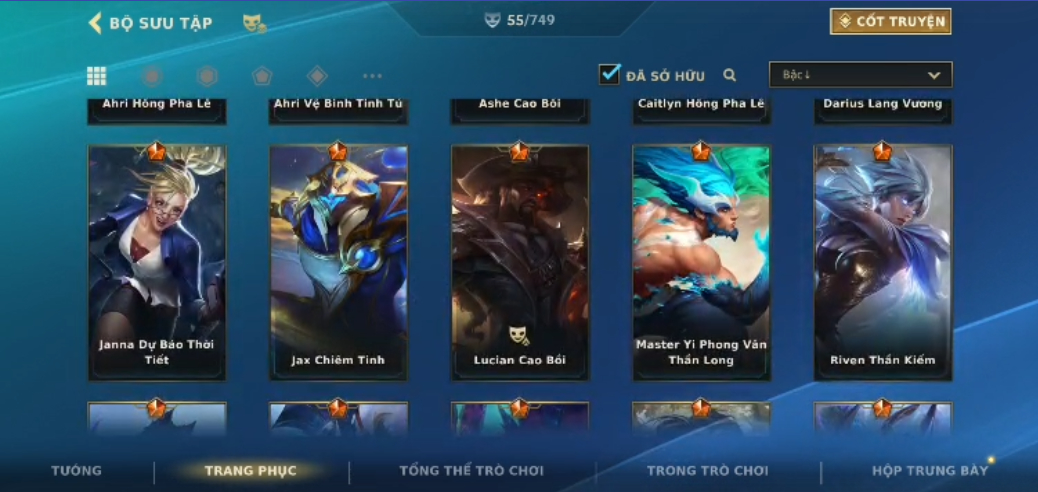1038x492 pixels.
Task: Open the Tổng Thể Trò Chơi tab
Action: (473, 471)
